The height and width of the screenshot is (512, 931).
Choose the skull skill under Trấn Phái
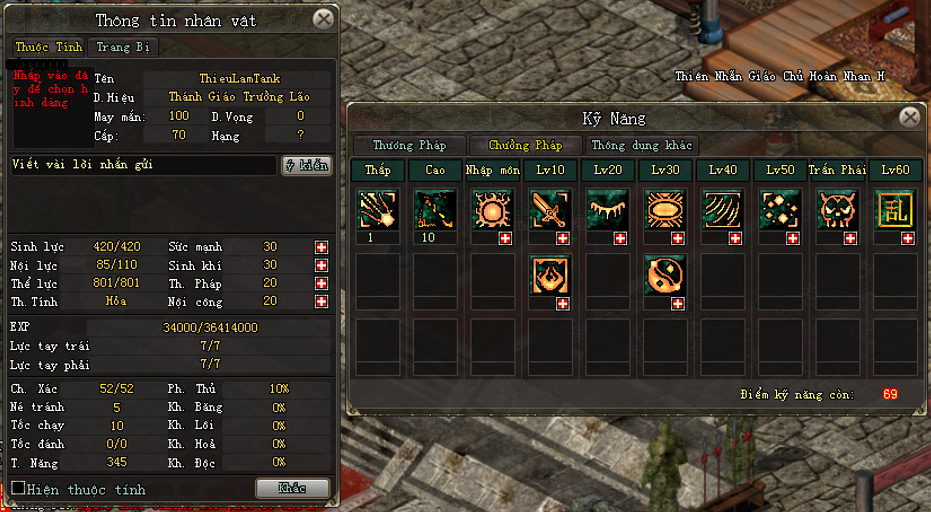coord(837,211)
